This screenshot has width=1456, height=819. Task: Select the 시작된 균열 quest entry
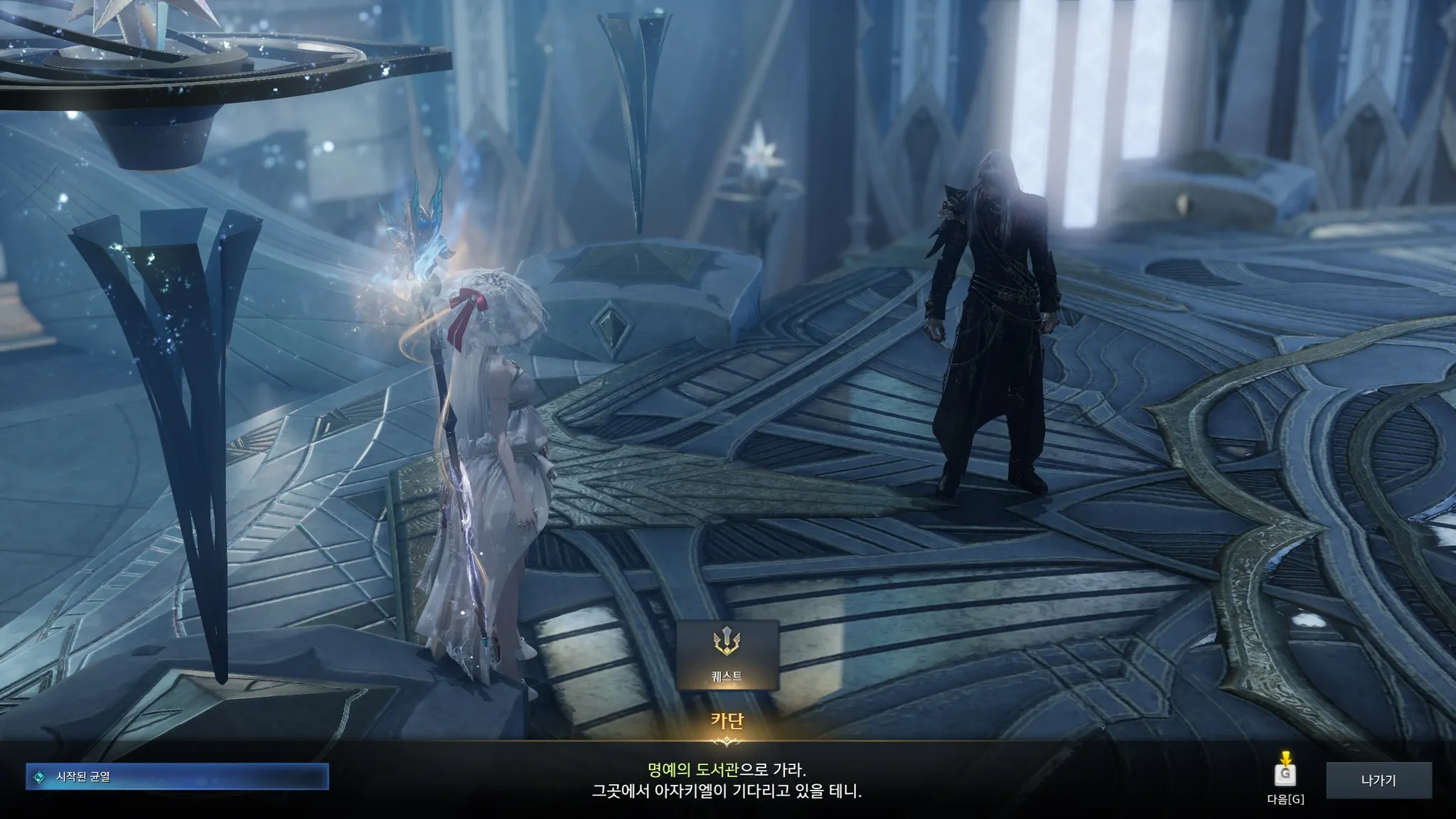tap(177, 777)
